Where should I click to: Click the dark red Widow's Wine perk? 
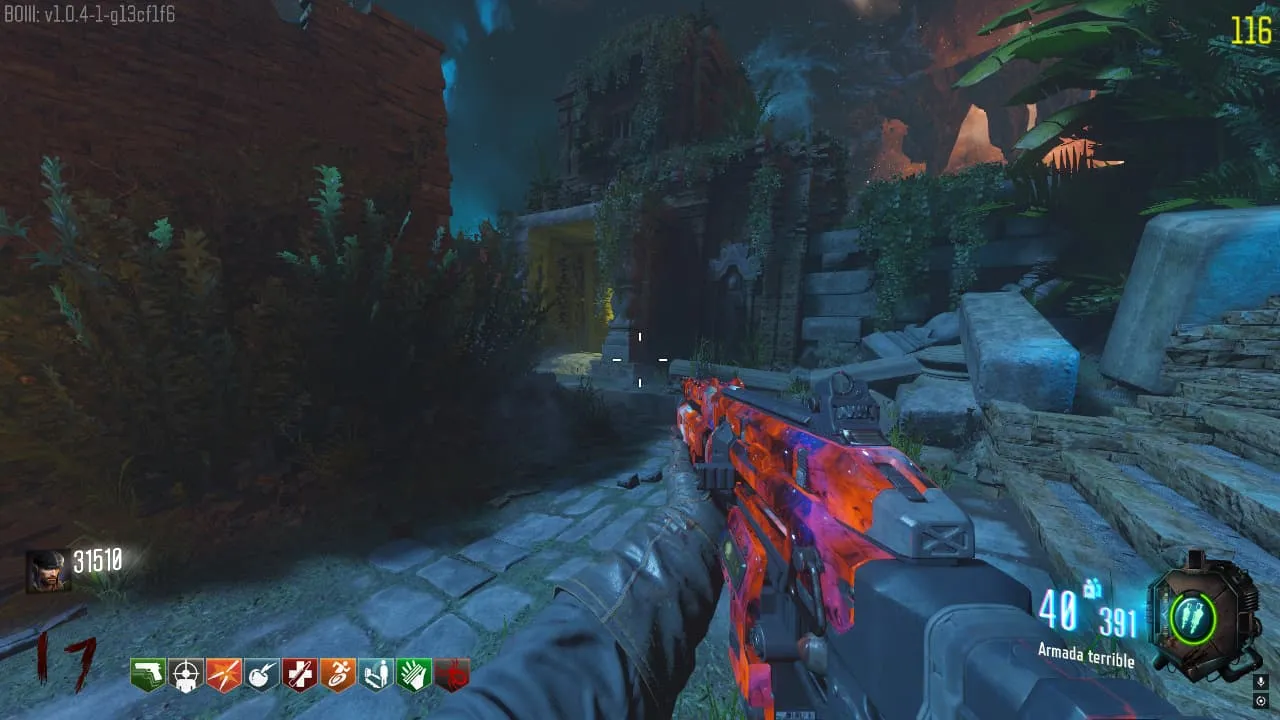[452, 676]
